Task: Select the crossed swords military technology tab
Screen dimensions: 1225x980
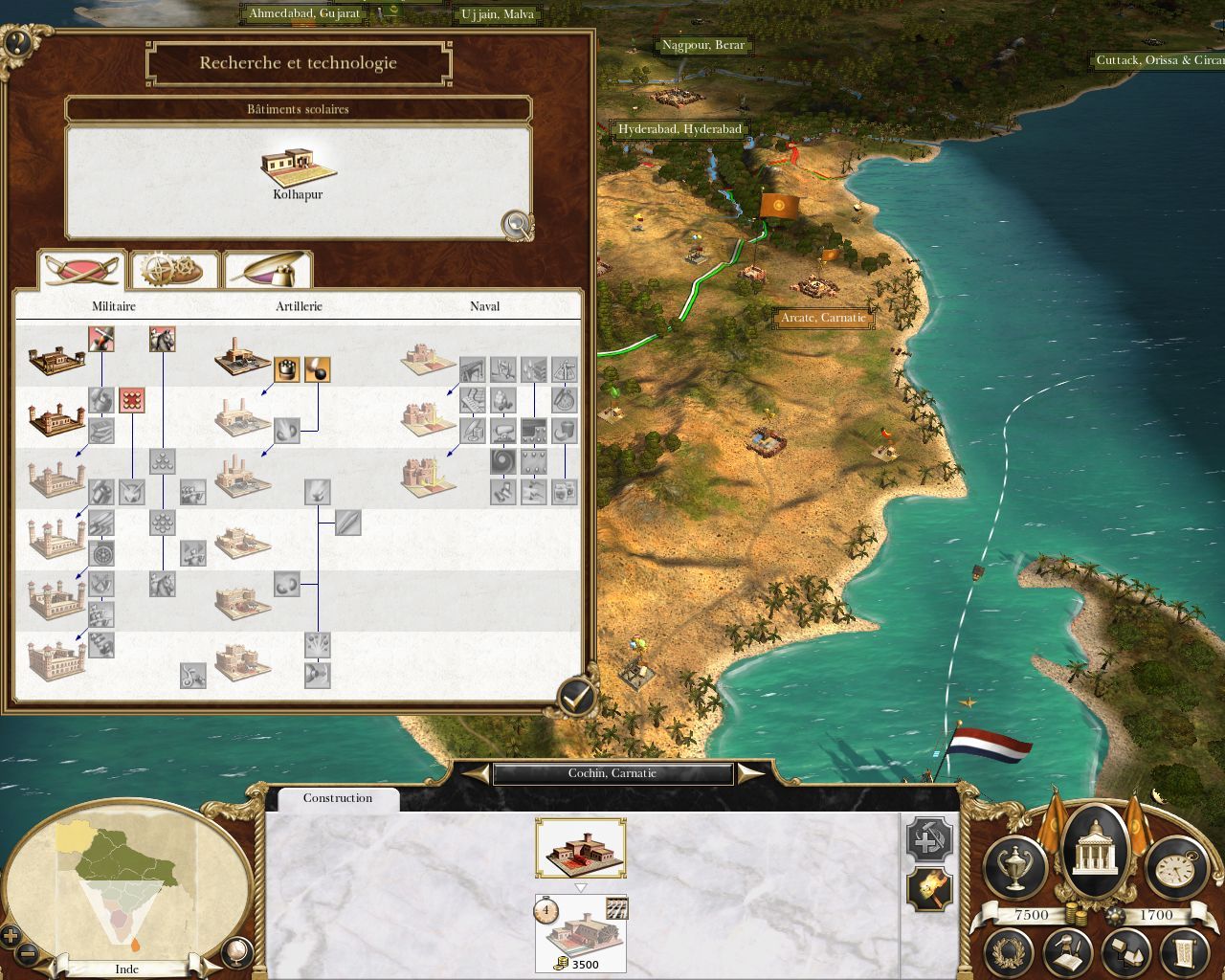Action: point(81,270)
